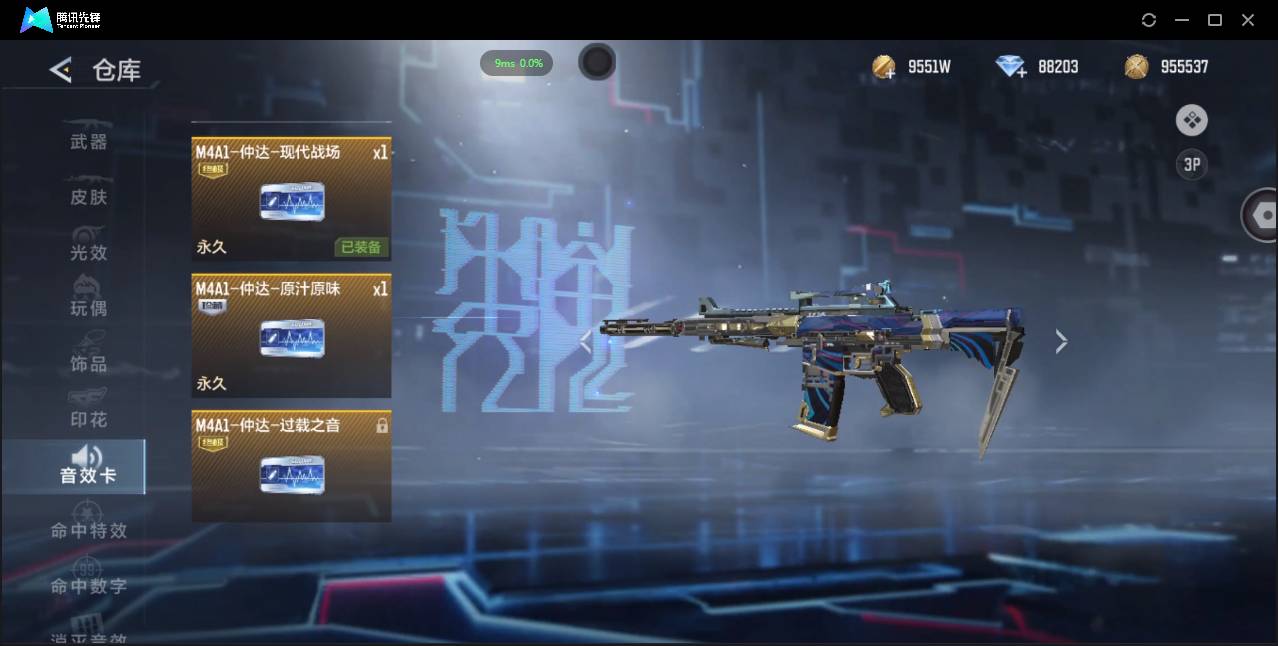Image resolution: width=1278 pixels, height=646 pixels.
Task: Add diamonds via the diamond icon
Action: tap(1011, 67)
